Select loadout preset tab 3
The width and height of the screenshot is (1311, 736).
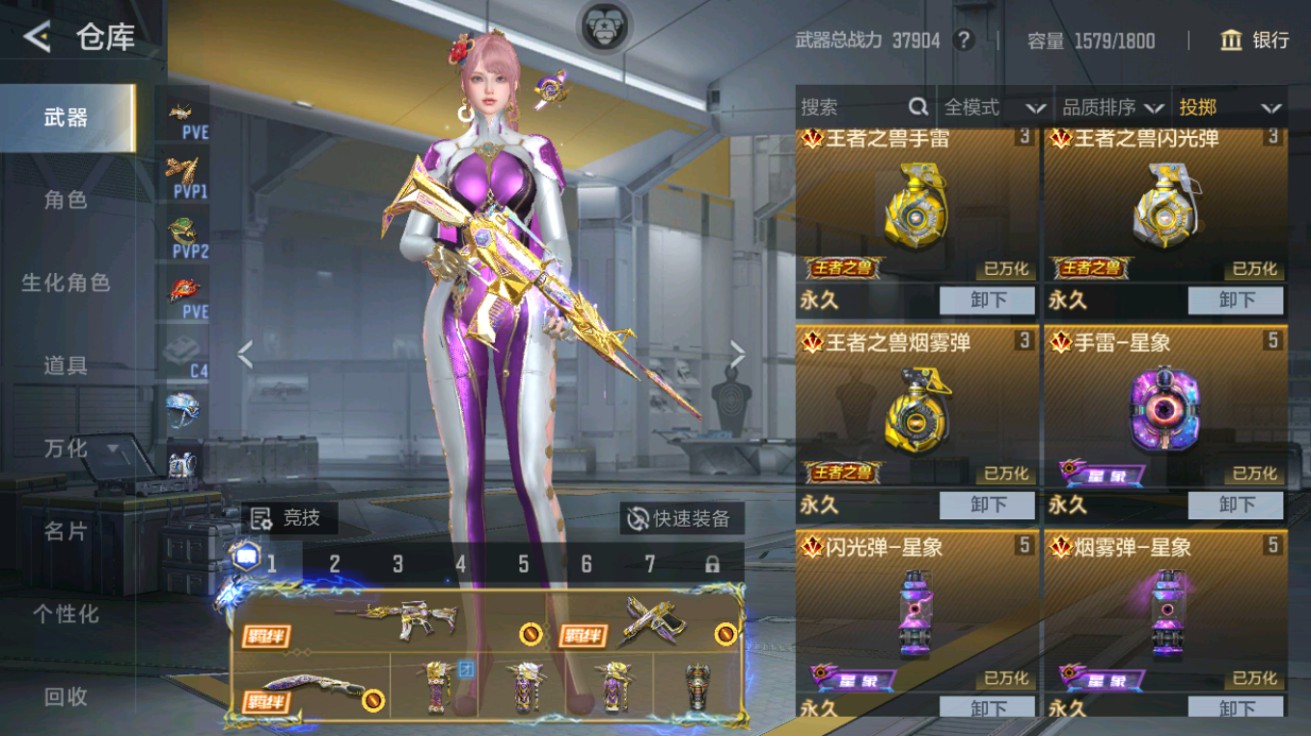click(x=399, y=564)
